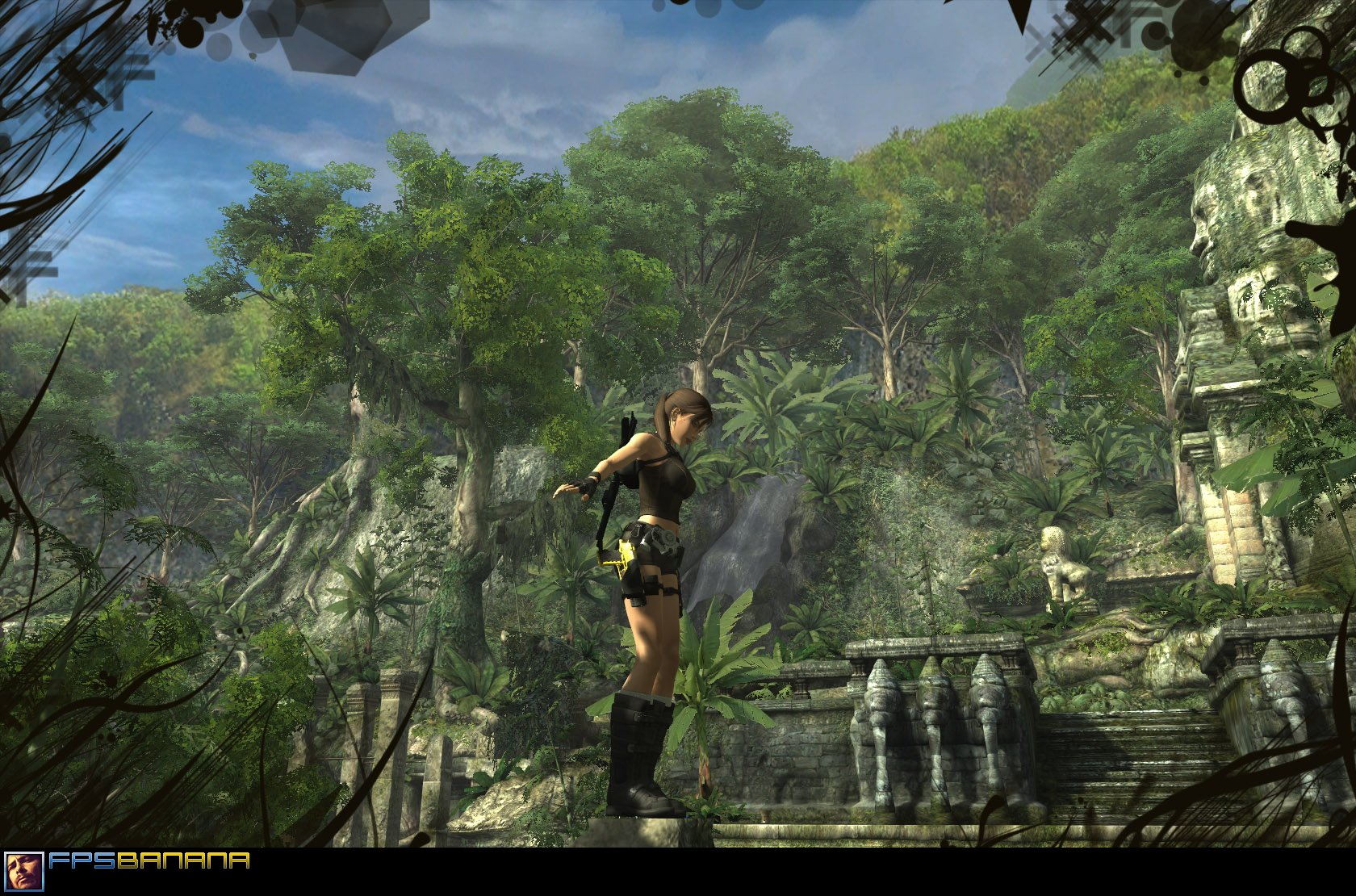Click the FPSBanana logo watermark
1356x896 pixels.
click(149, 861)
